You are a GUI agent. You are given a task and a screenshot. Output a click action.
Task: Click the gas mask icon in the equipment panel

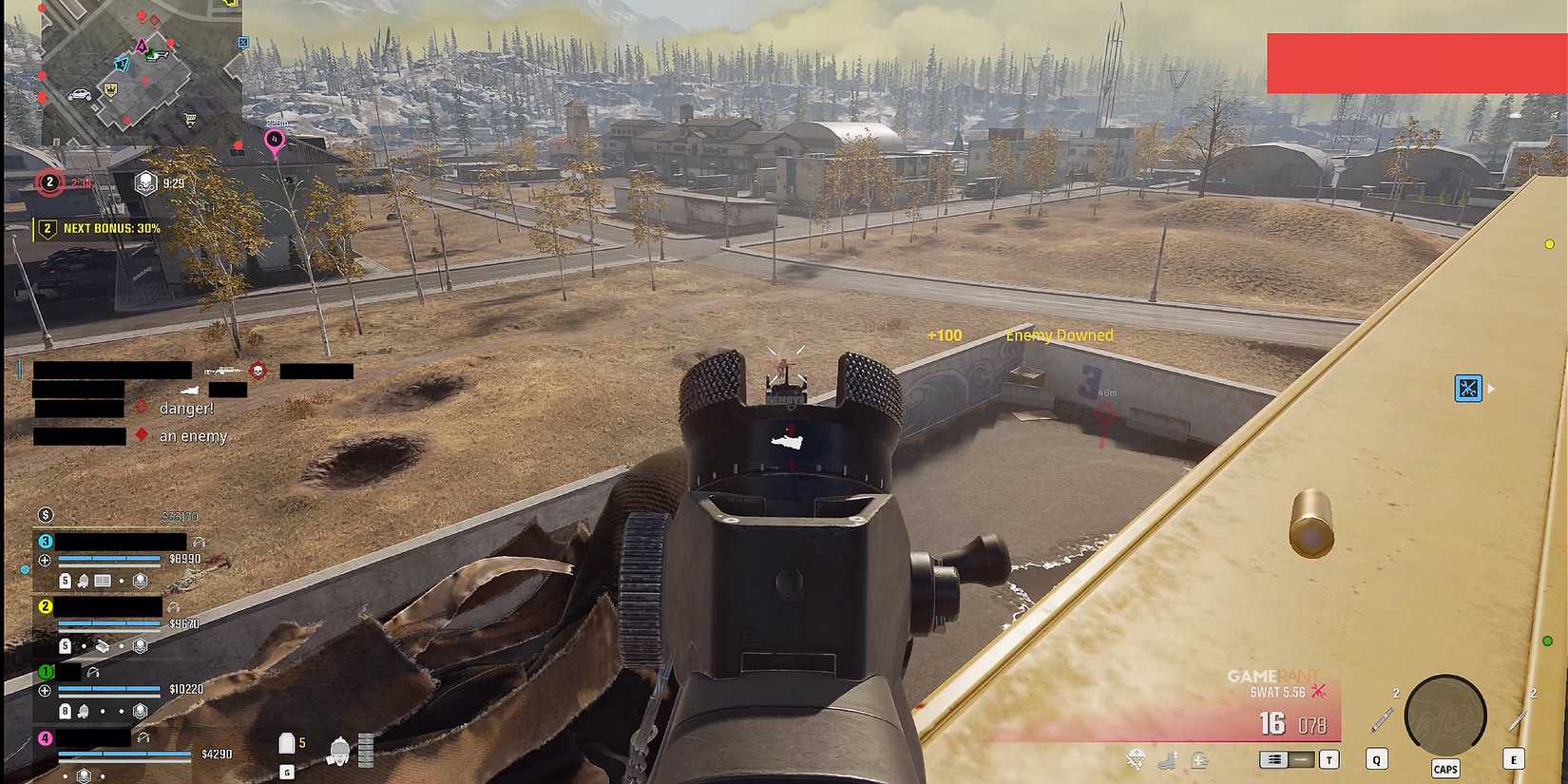pyautogui.click(x=339, y=748)
